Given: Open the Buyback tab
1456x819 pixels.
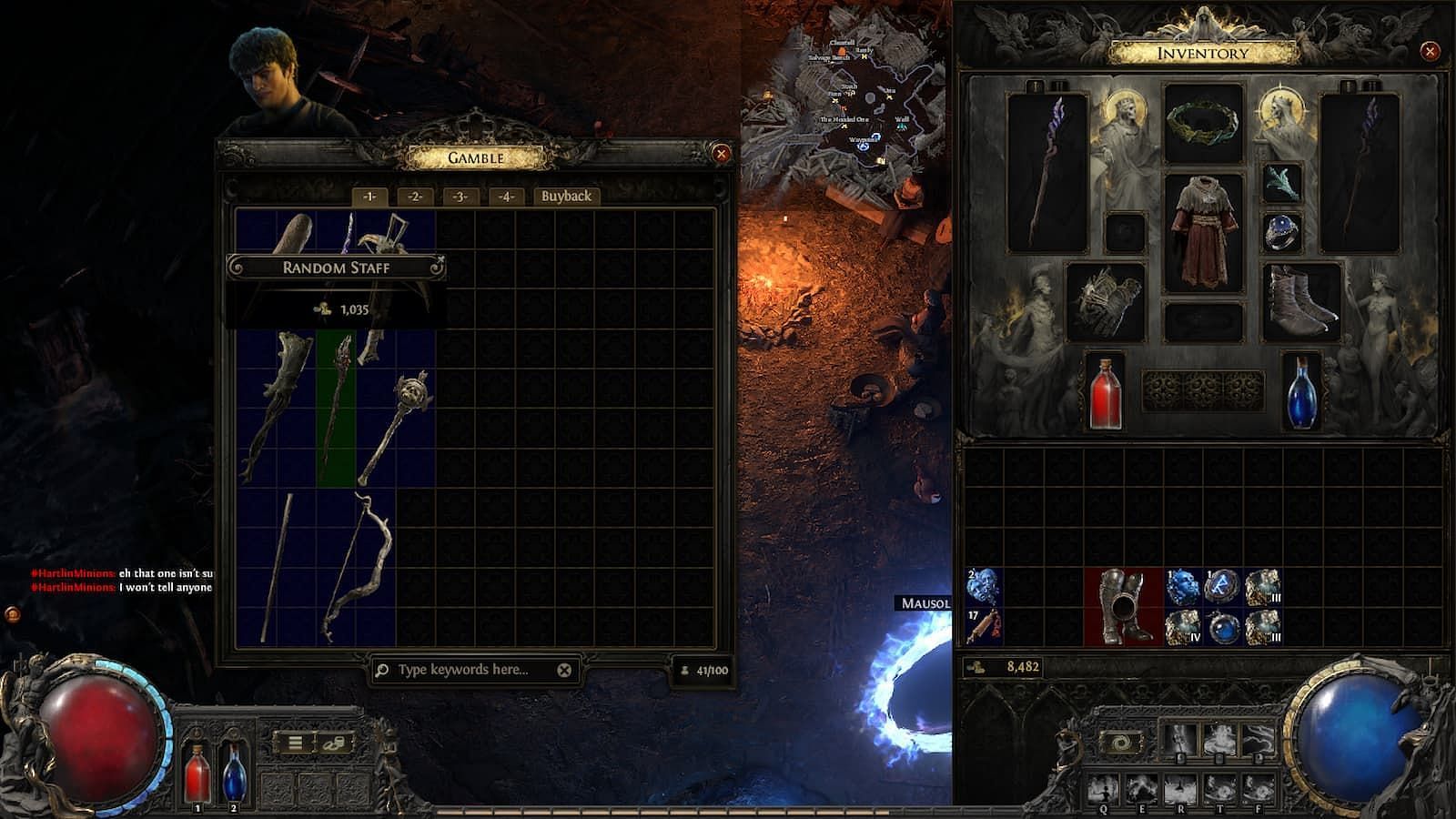Looking at the screenshot, I should click(566, 197).
